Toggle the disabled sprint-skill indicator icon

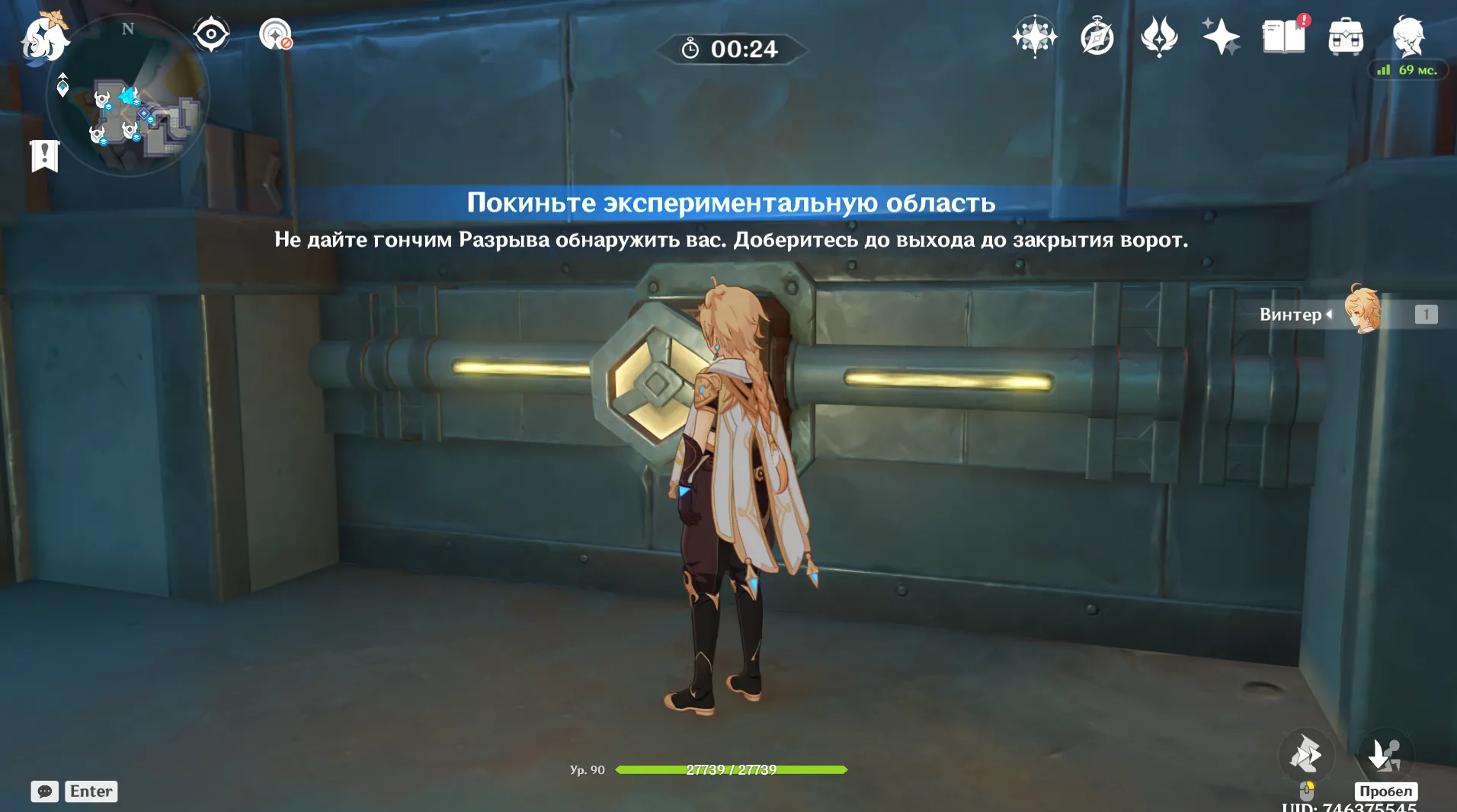point(277,34)
